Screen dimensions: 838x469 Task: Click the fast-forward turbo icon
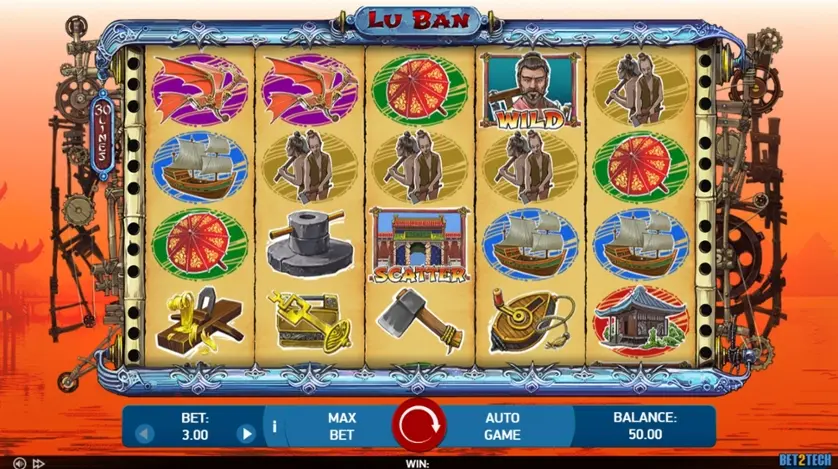(x=39, y=463)
